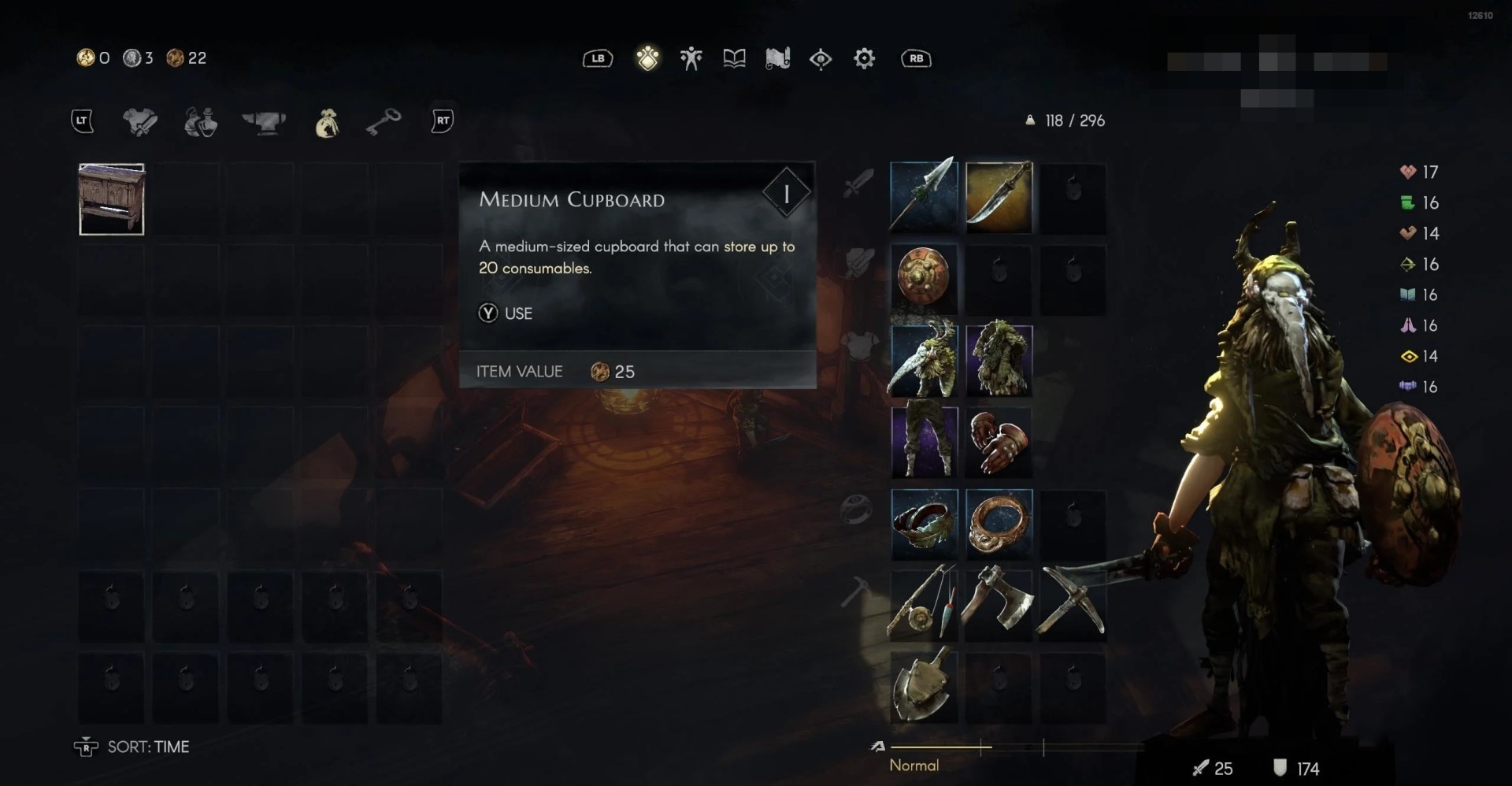The image size is (1512, 786).
Task: Open the settings gear tab
Action: [864, 58]
